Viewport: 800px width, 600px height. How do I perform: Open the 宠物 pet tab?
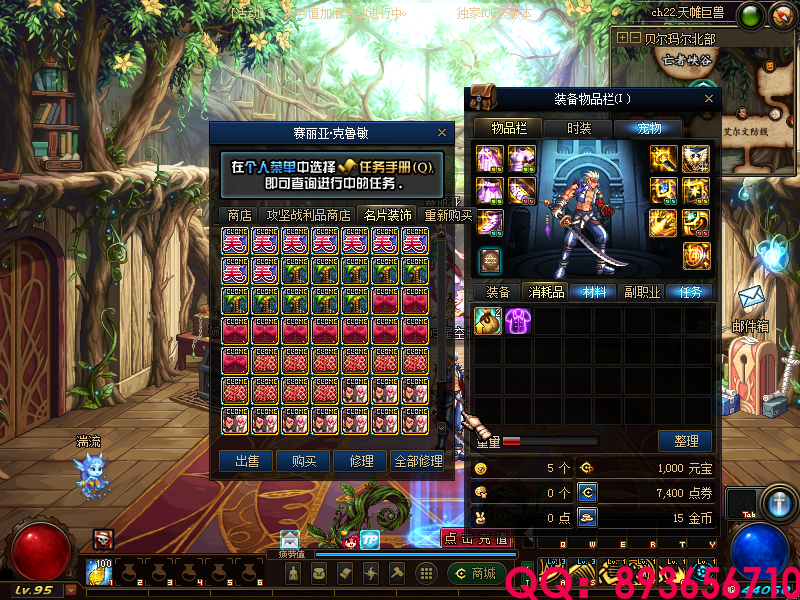pyautogui.click(x=651, y=128)
